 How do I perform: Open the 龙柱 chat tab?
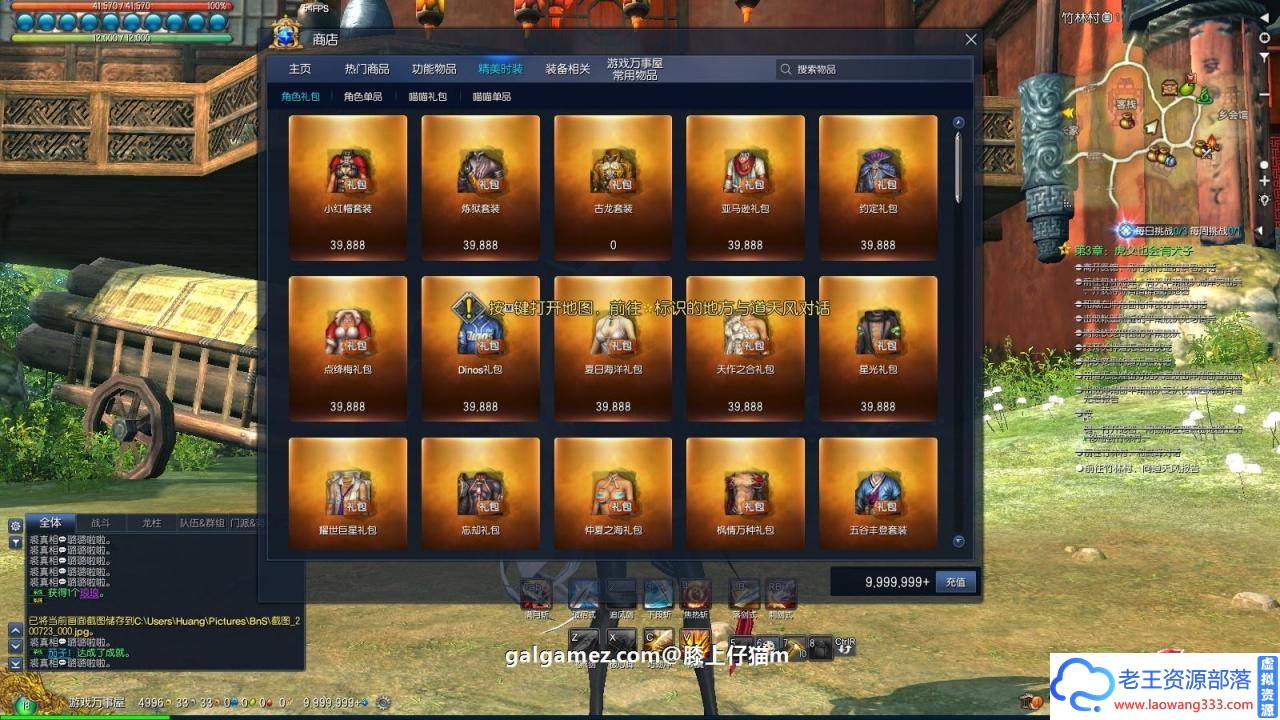tap(151, 522)
